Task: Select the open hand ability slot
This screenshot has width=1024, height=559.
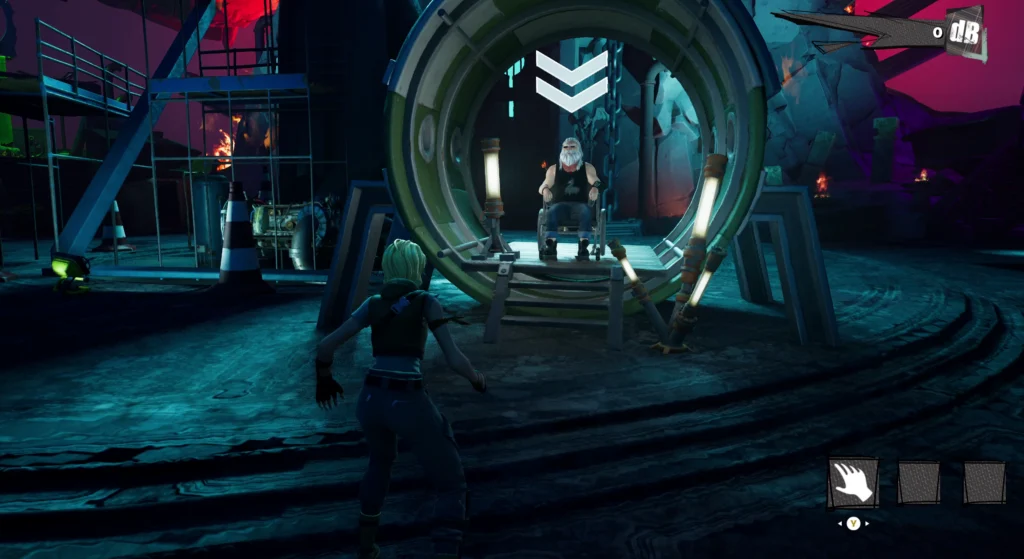Action: tap(853, 483)
